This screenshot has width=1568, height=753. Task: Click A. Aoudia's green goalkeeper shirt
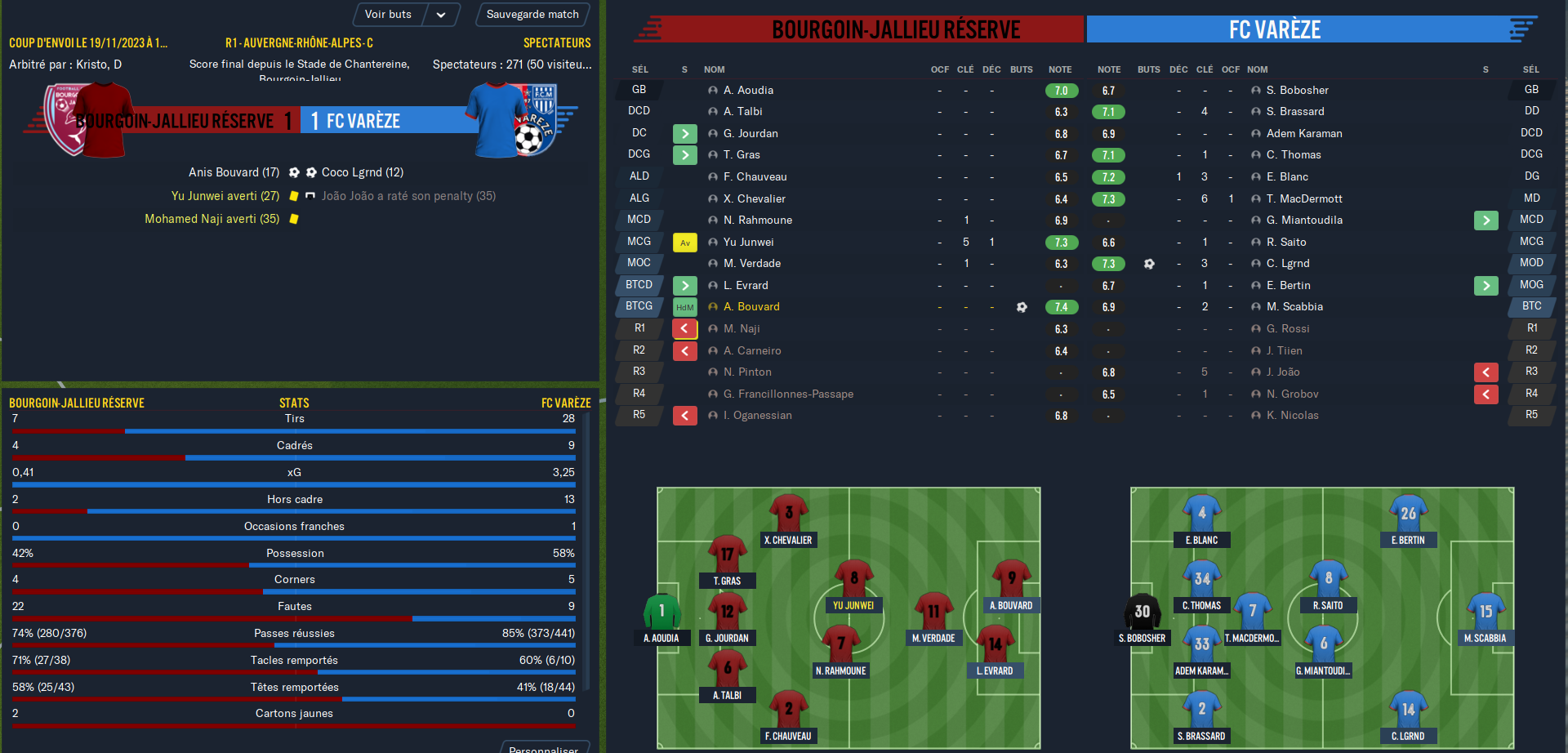click(661, 611)
